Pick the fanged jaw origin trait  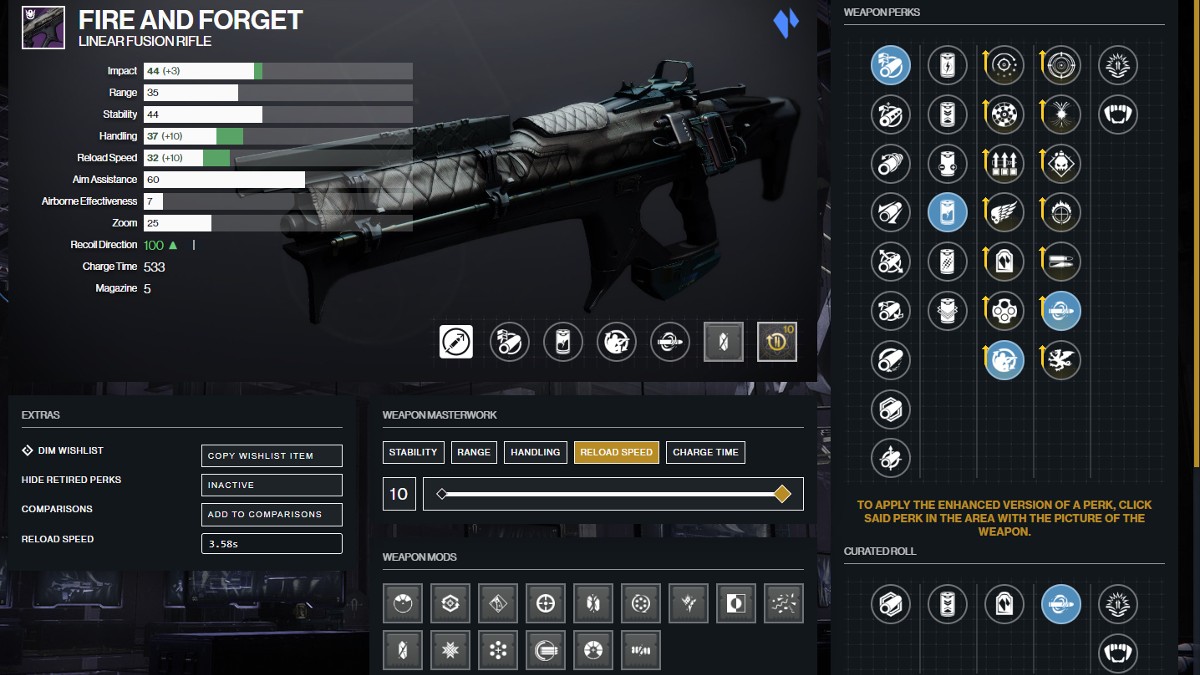[x=1117, y=114]
